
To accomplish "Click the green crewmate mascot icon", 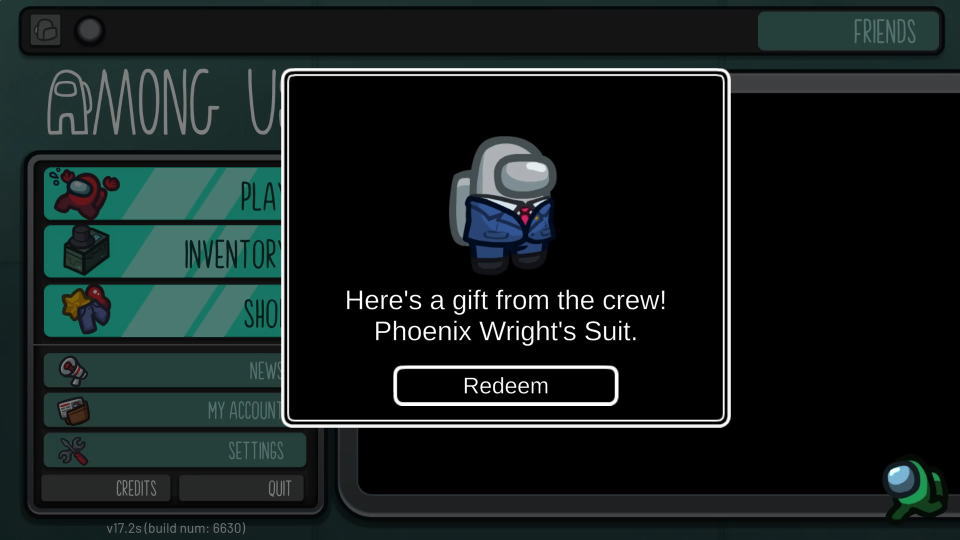I will pos(911,489).
